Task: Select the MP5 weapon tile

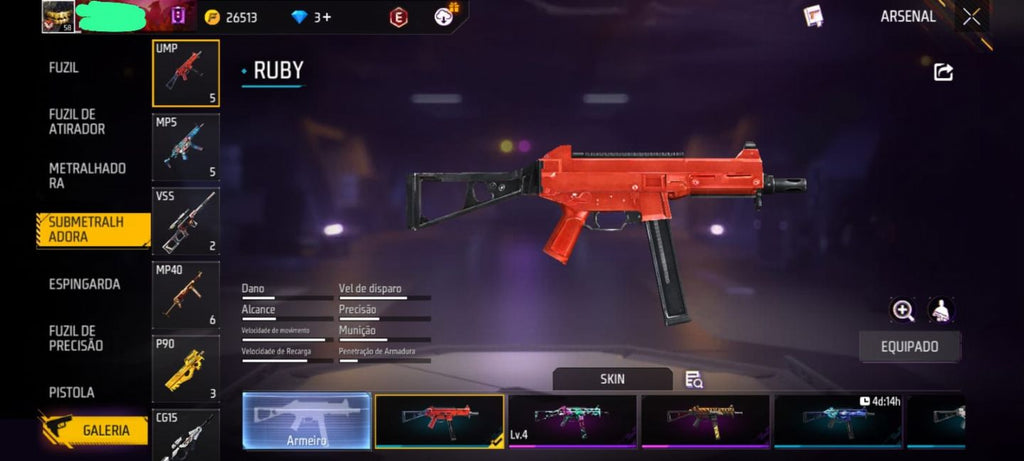Action: [x=186, y=148]
